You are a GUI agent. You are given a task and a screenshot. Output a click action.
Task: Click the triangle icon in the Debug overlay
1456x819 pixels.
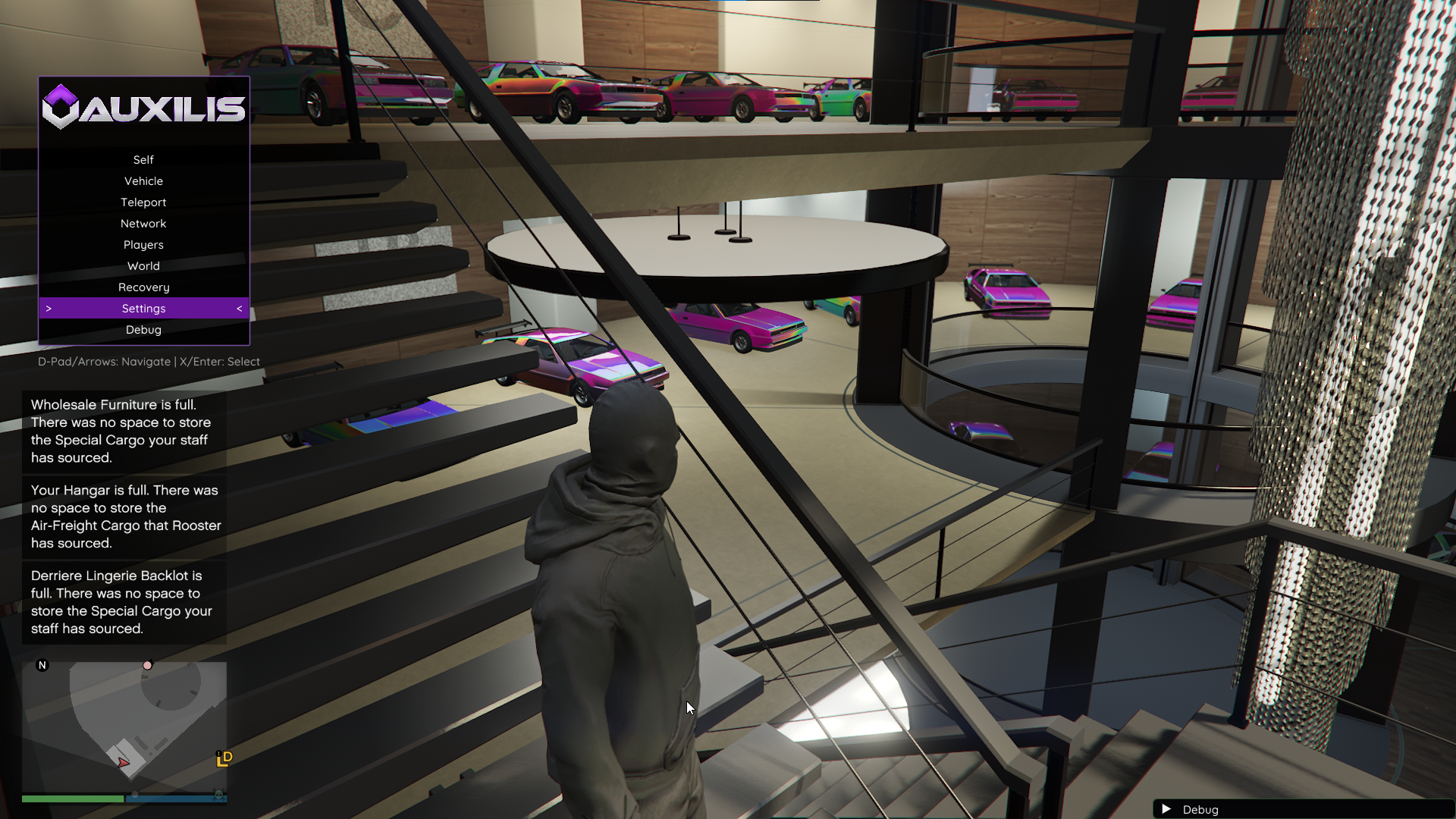tap(1168, 809)
